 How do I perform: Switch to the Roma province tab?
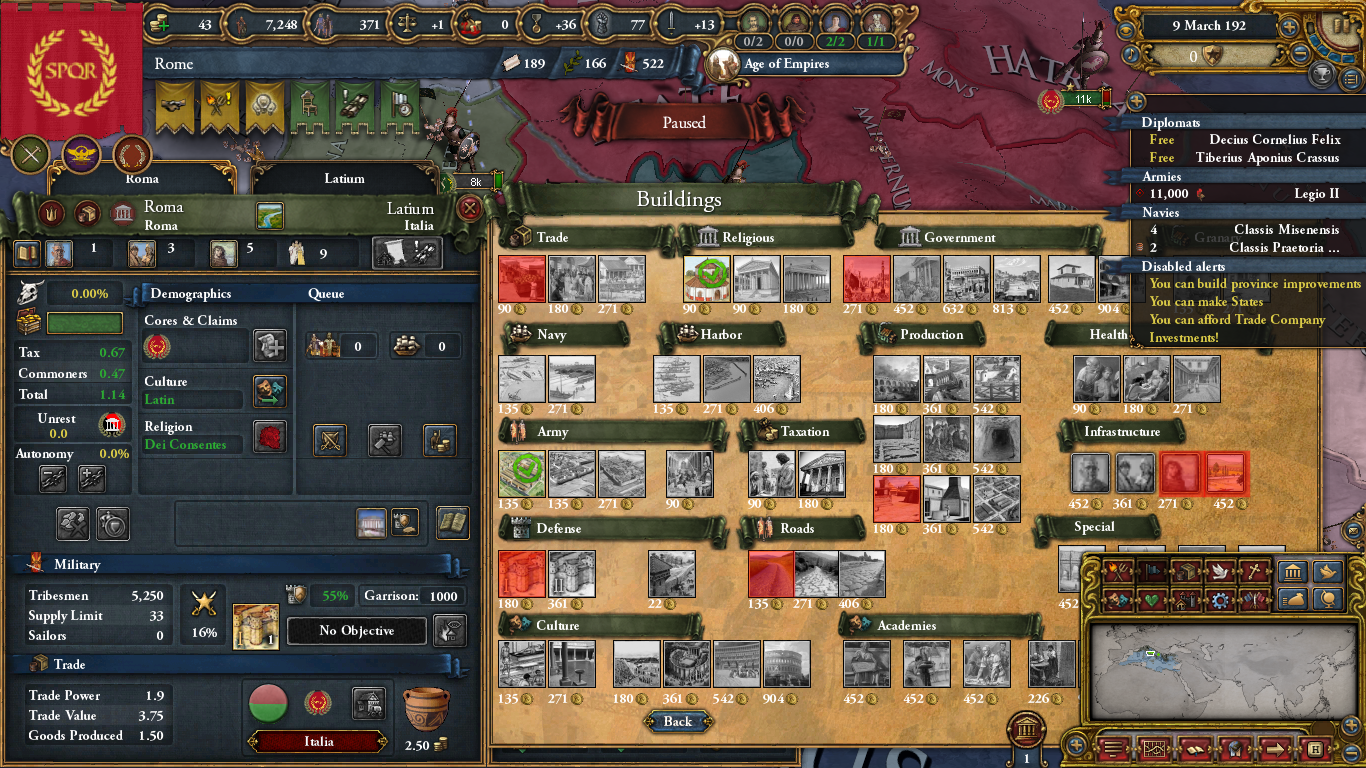[x=142, y=178]
